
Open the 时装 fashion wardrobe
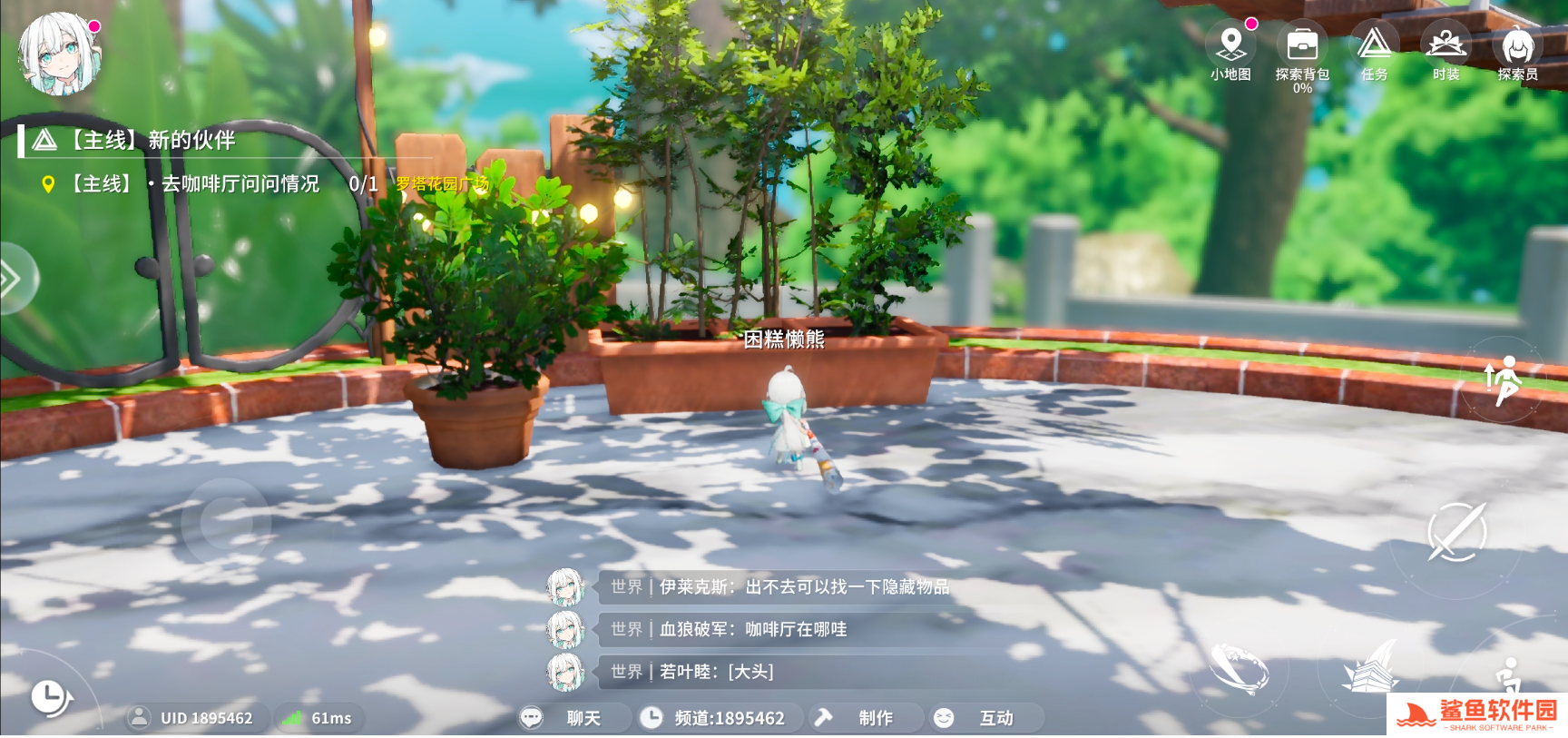pyautogui.click(x=1445, y=44)
